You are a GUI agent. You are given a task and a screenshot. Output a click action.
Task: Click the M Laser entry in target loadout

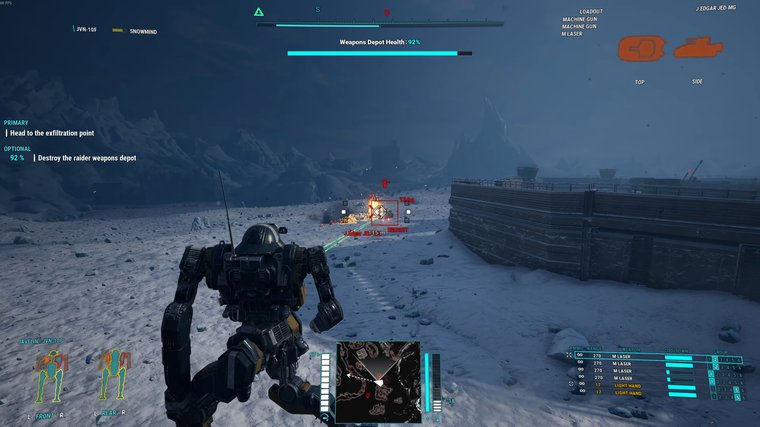click(x=572, y=34)
